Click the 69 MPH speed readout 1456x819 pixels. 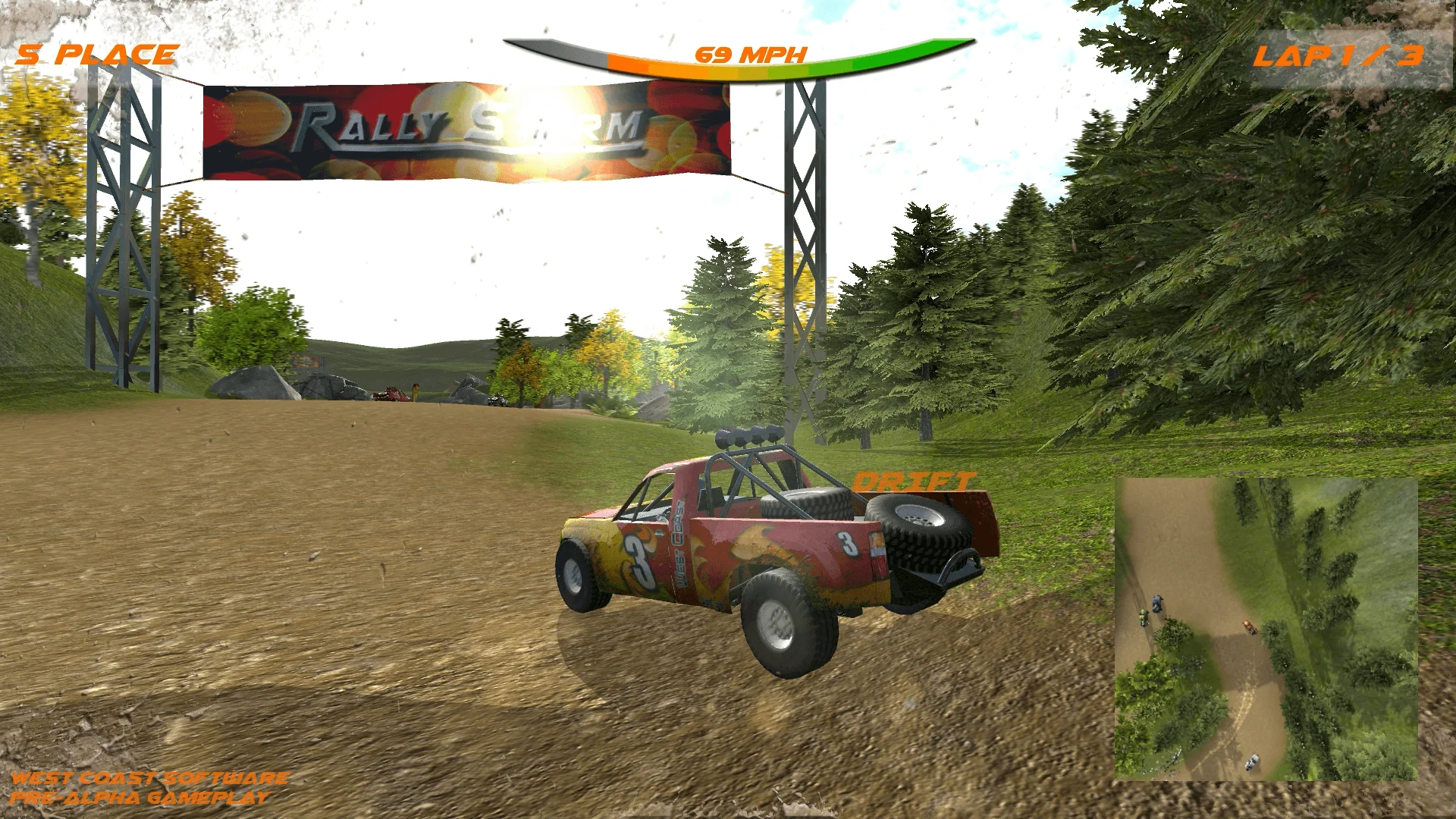click(751, 55)
